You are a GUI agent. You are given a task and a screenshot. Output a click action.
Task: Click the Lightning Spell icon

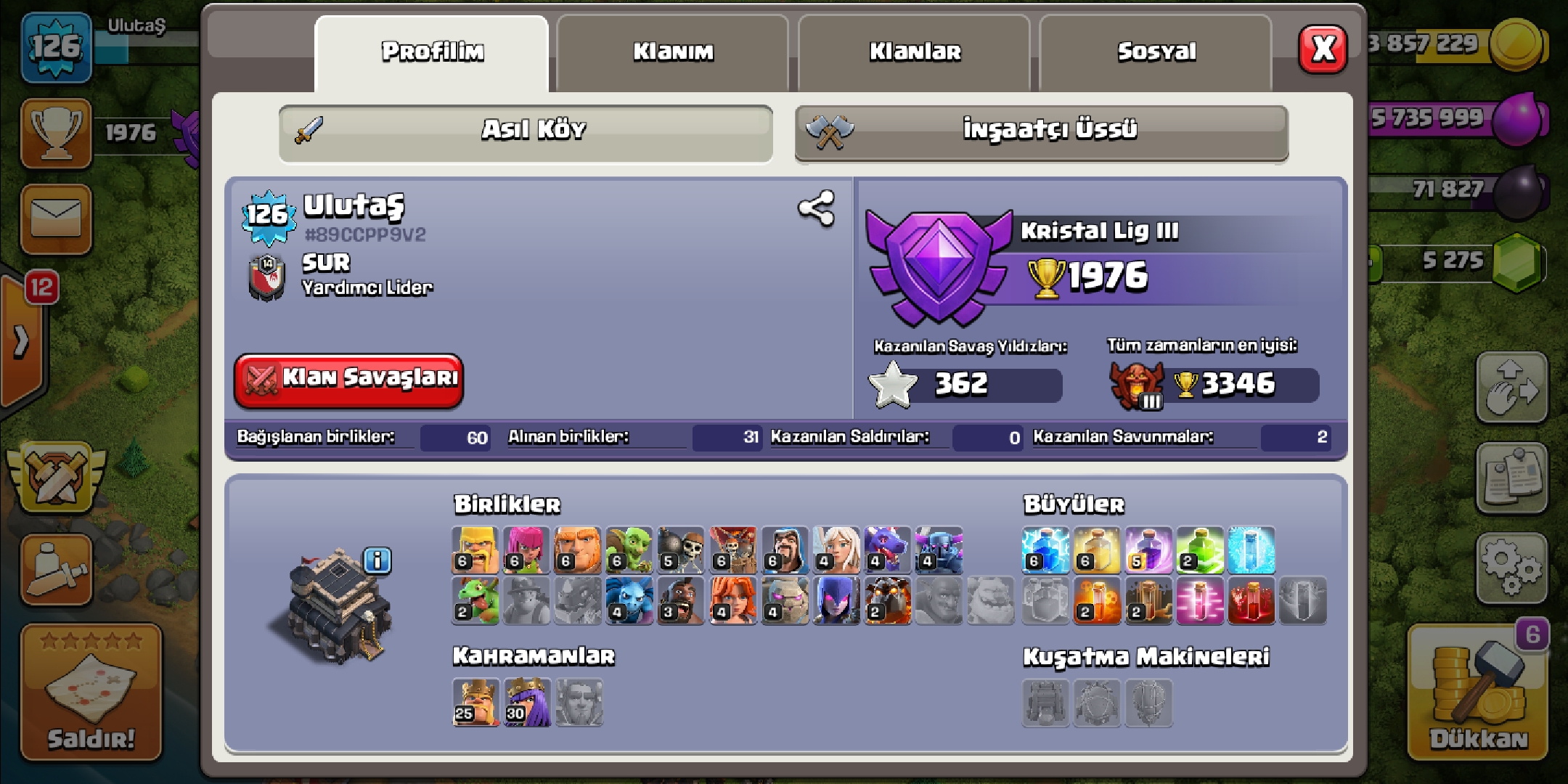[1045, 550]
